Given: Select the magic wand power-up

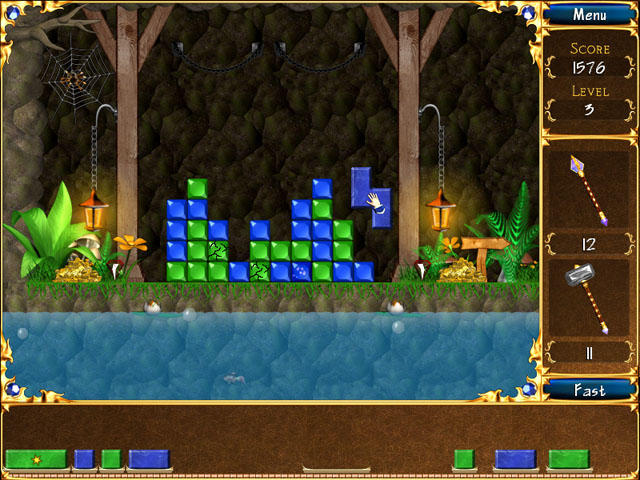Looking at the screenshot, I should [589, 189].
